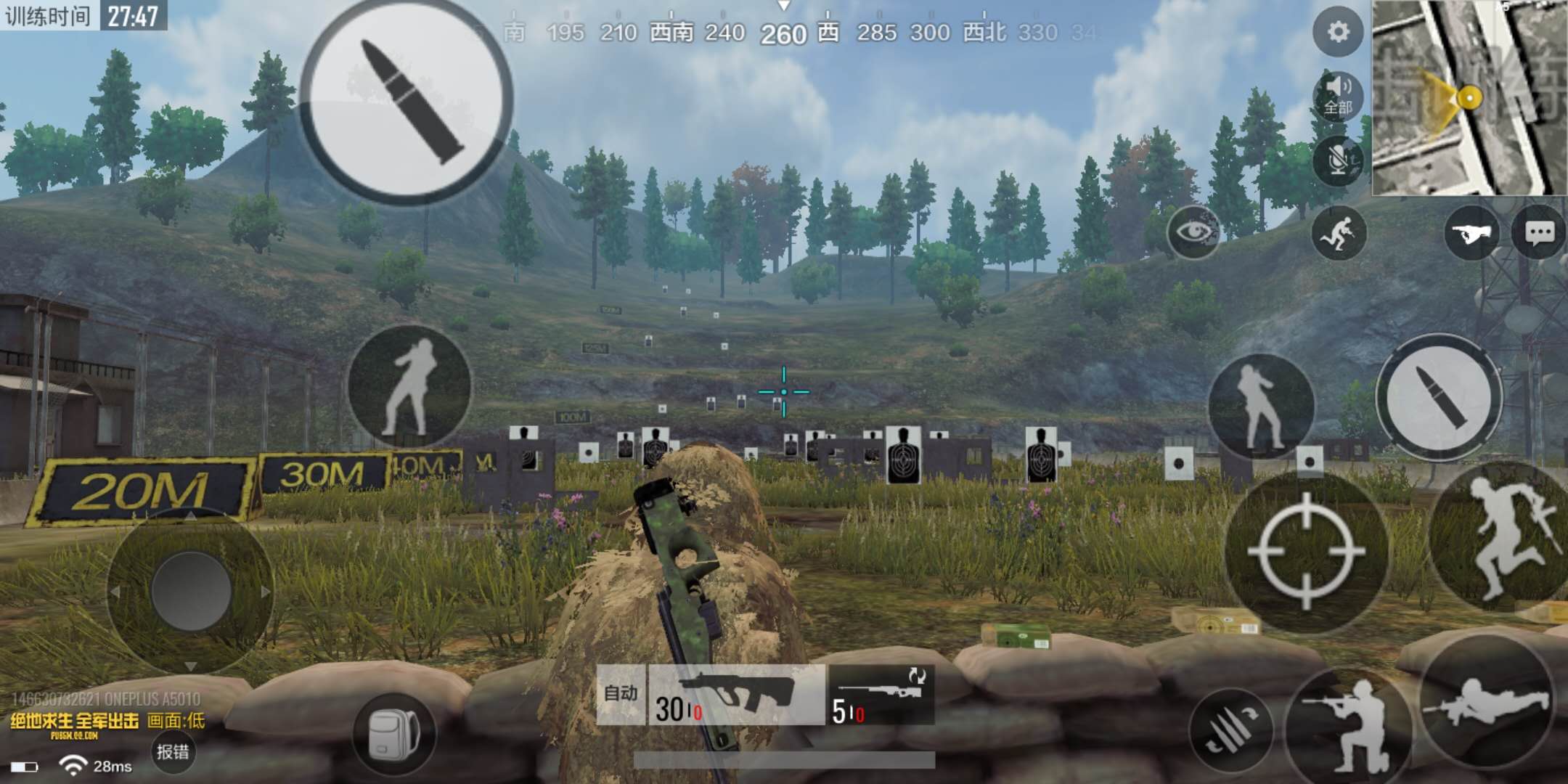Open the settings gear menu
The image size is (1568, 784).
[1338, 32]
